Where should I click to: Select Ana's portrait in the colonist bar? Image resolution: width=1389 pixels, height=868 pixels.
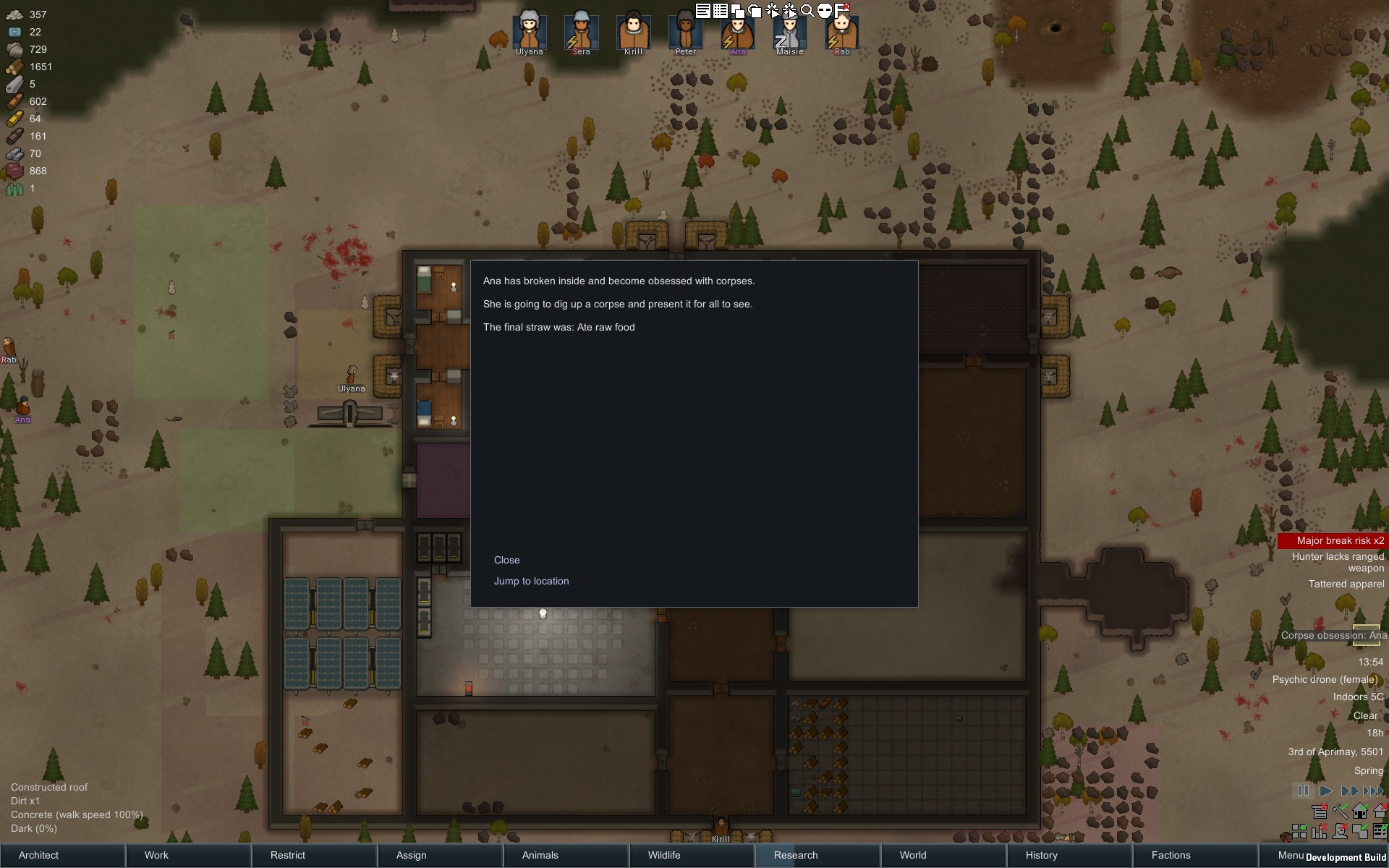[x=737, y=33]
